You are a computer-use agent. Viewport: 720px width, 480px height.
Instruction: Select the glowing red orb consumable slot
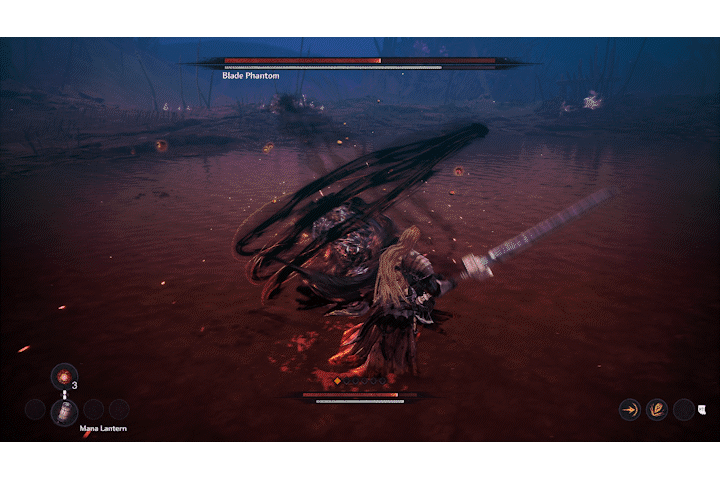(64, 376)
